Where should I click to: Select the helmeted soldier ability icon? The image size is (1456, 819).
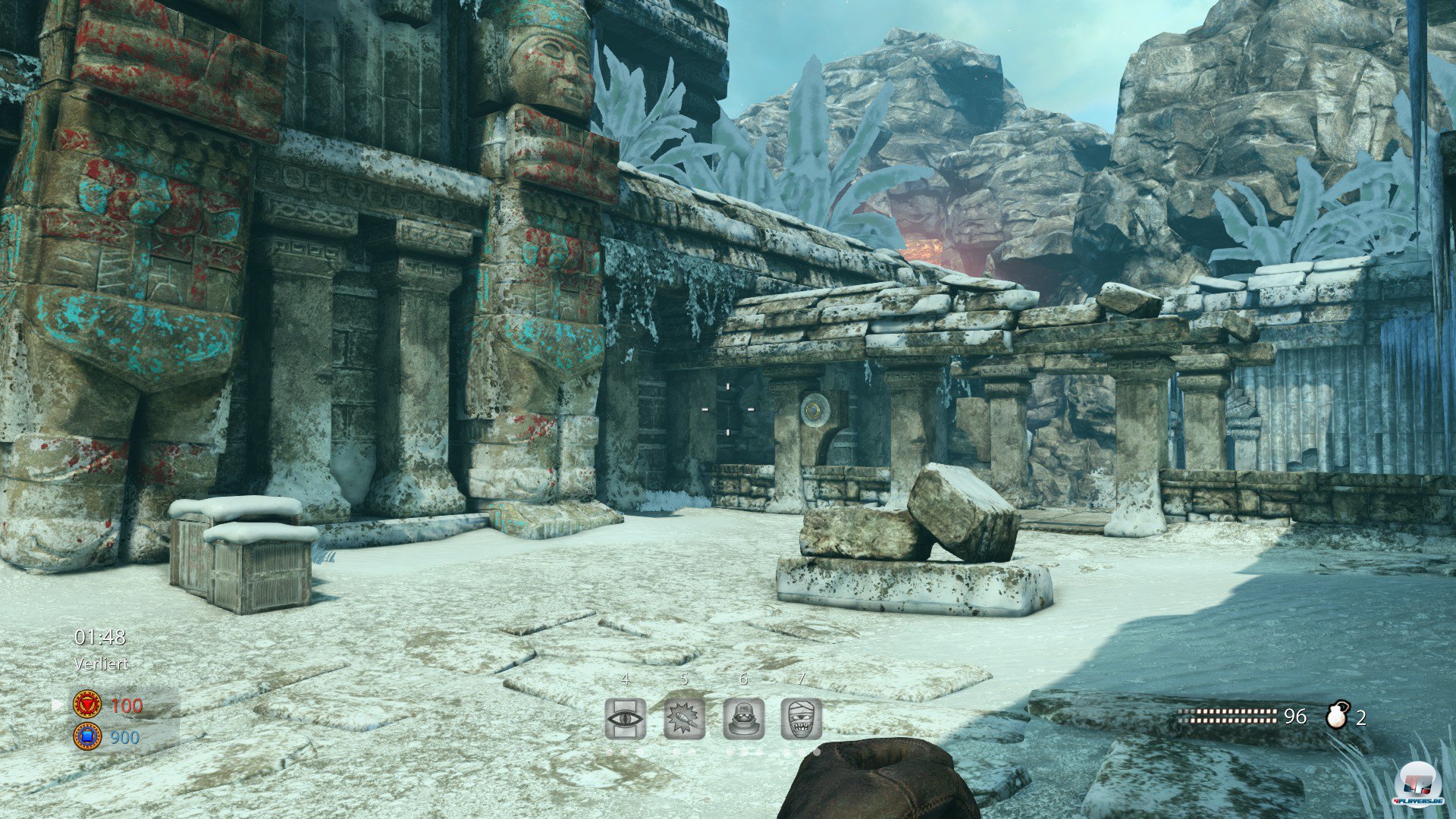(x=743, y=718)
